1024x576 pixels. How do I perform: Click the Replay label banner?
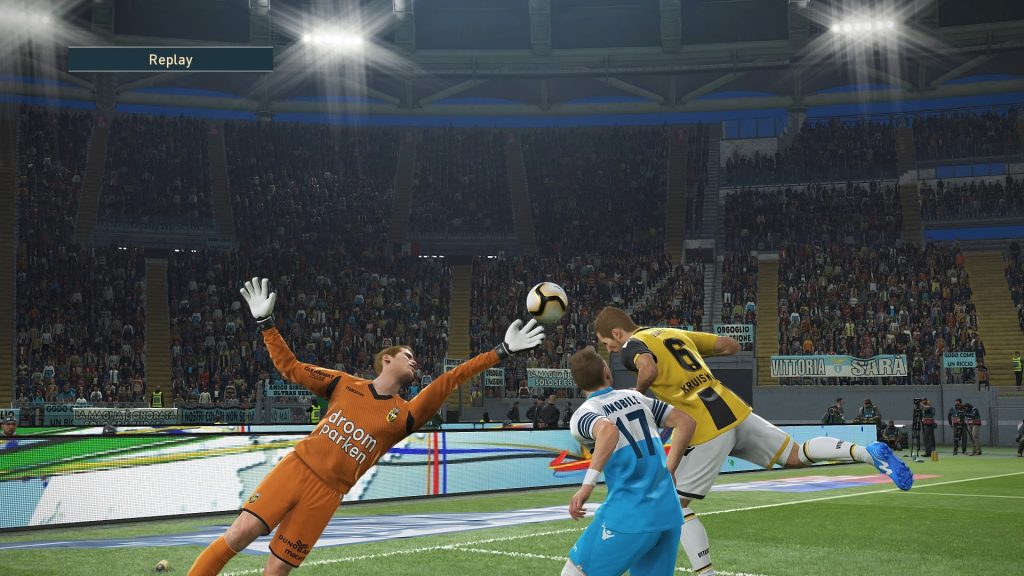[170, 59]
